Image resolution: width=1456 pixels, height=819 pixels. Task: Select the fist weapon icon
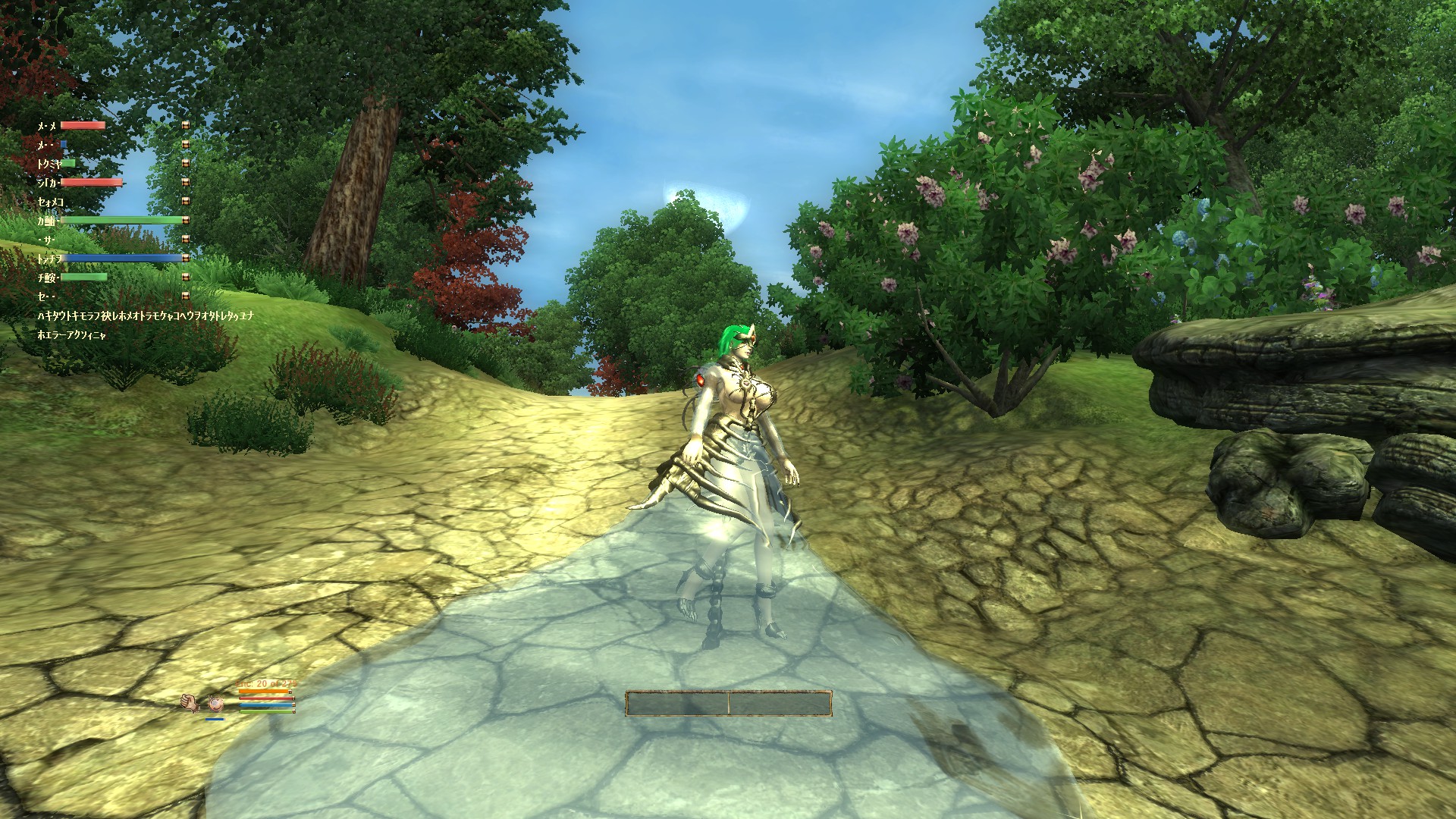tap(190, 704)
